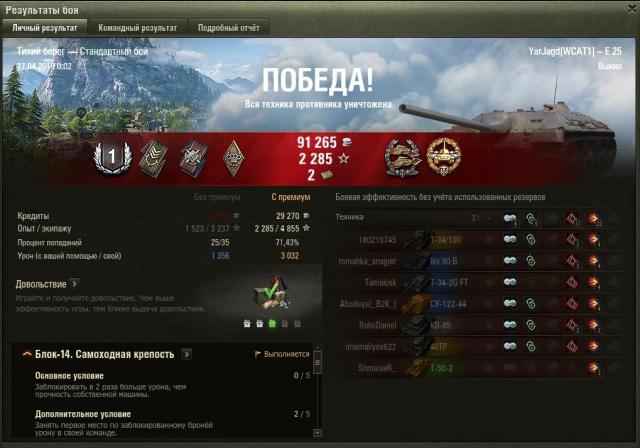Open the Довольствие info arrow button
The image size is (640, 448).
(x=74, y=284)
